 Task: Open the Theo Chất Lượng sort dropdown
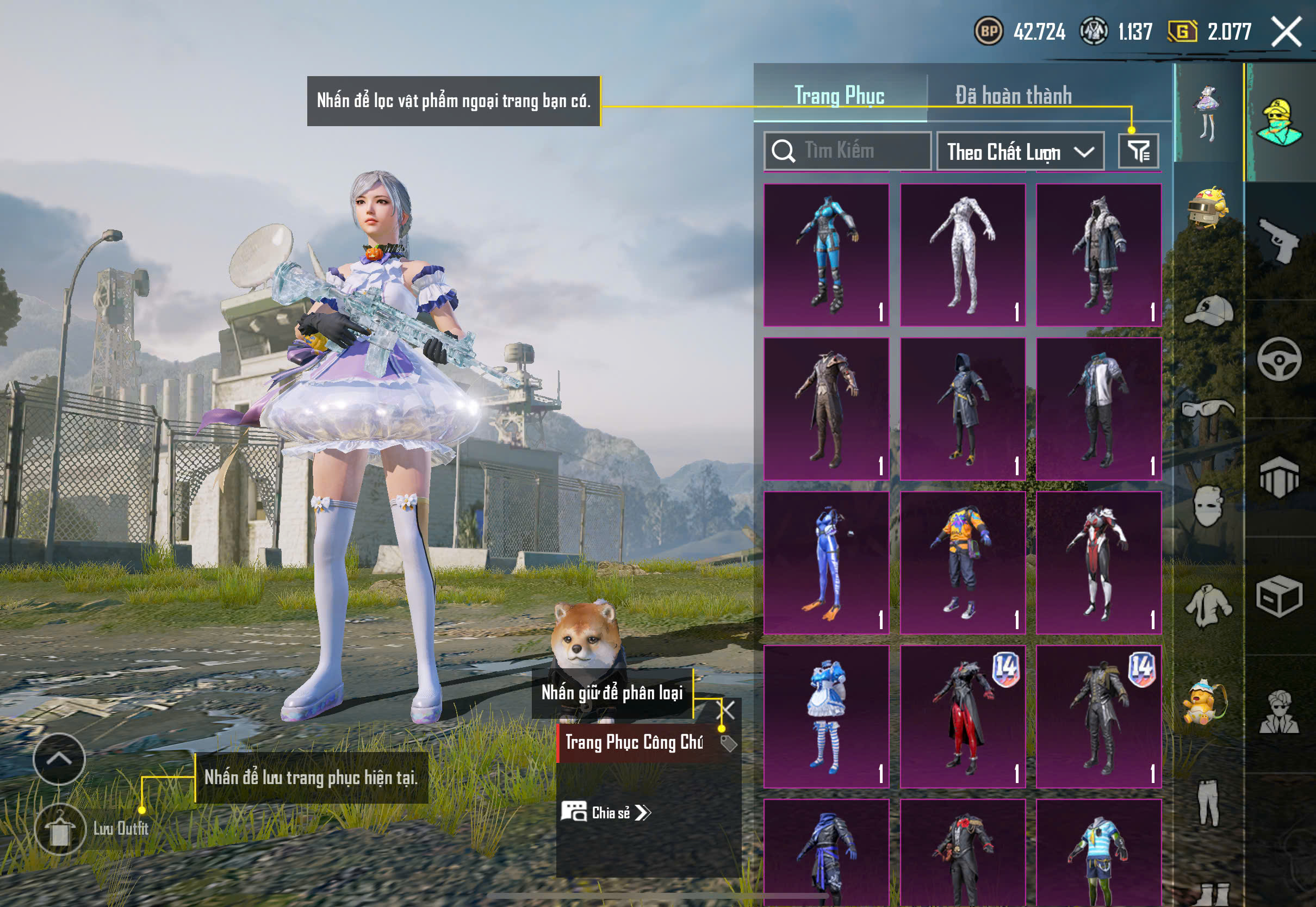point(1020,152)
